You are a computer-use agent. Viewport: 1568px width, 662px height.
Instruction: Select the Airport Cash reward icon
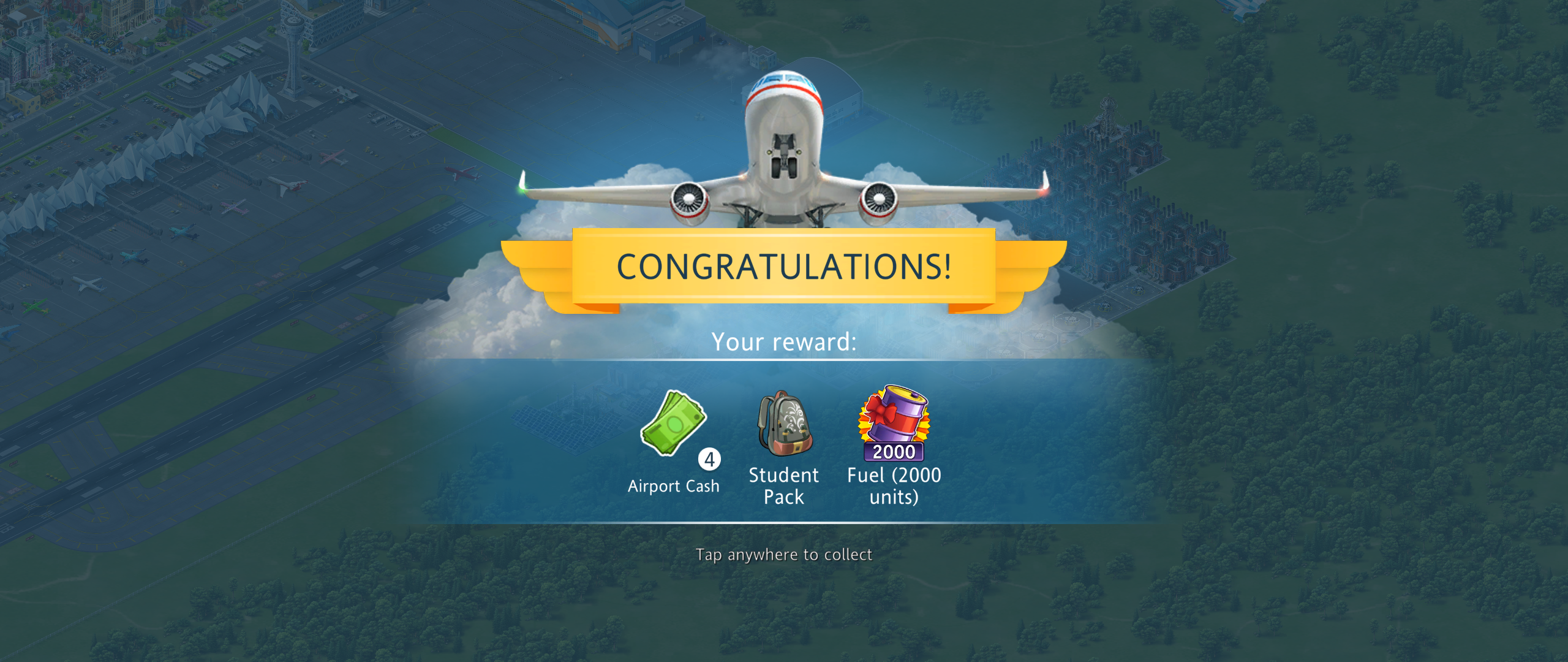[674, 424]
